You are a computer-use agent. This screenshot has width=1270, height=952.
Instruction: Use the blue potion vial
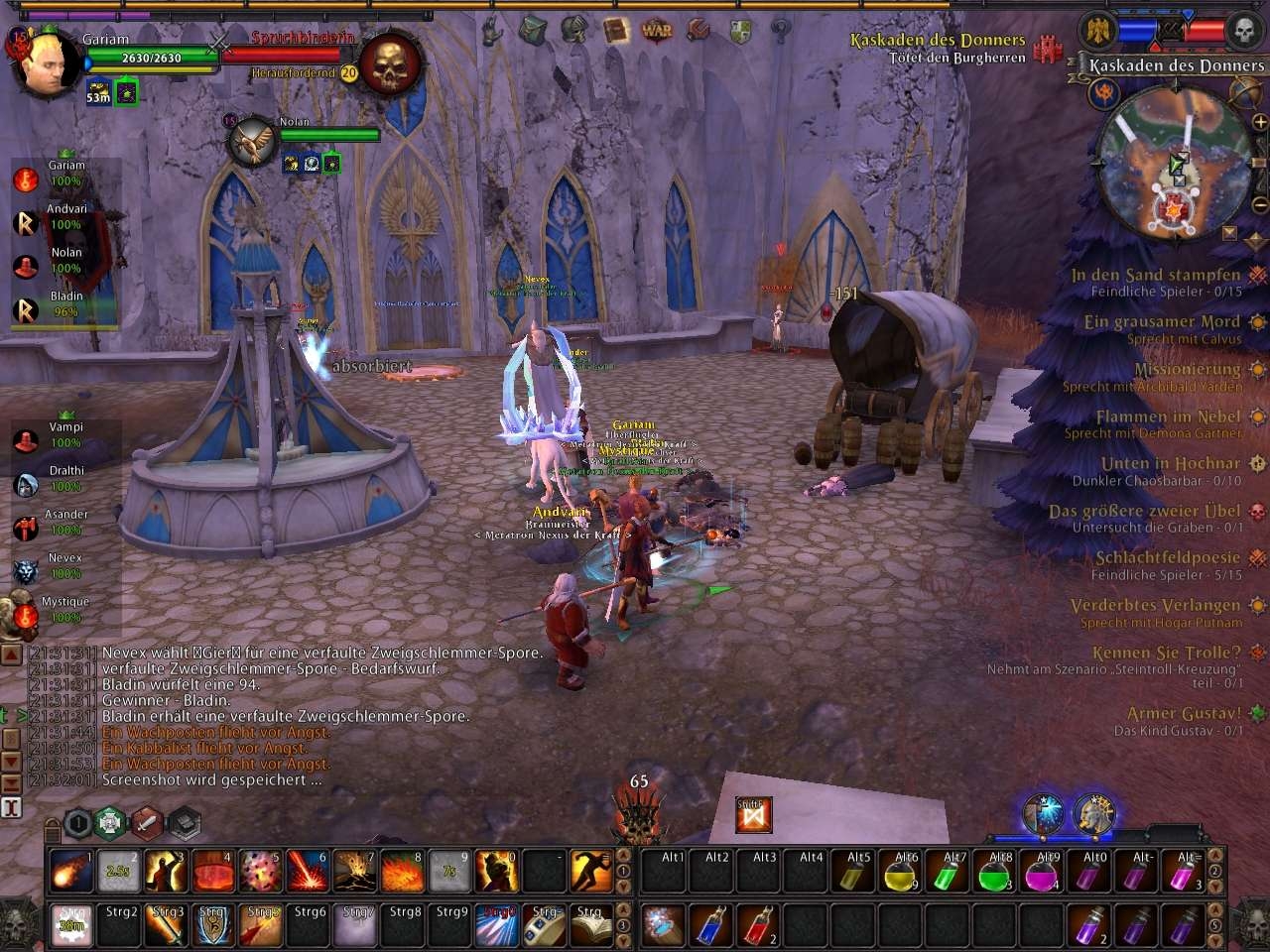tap(710, 924)
